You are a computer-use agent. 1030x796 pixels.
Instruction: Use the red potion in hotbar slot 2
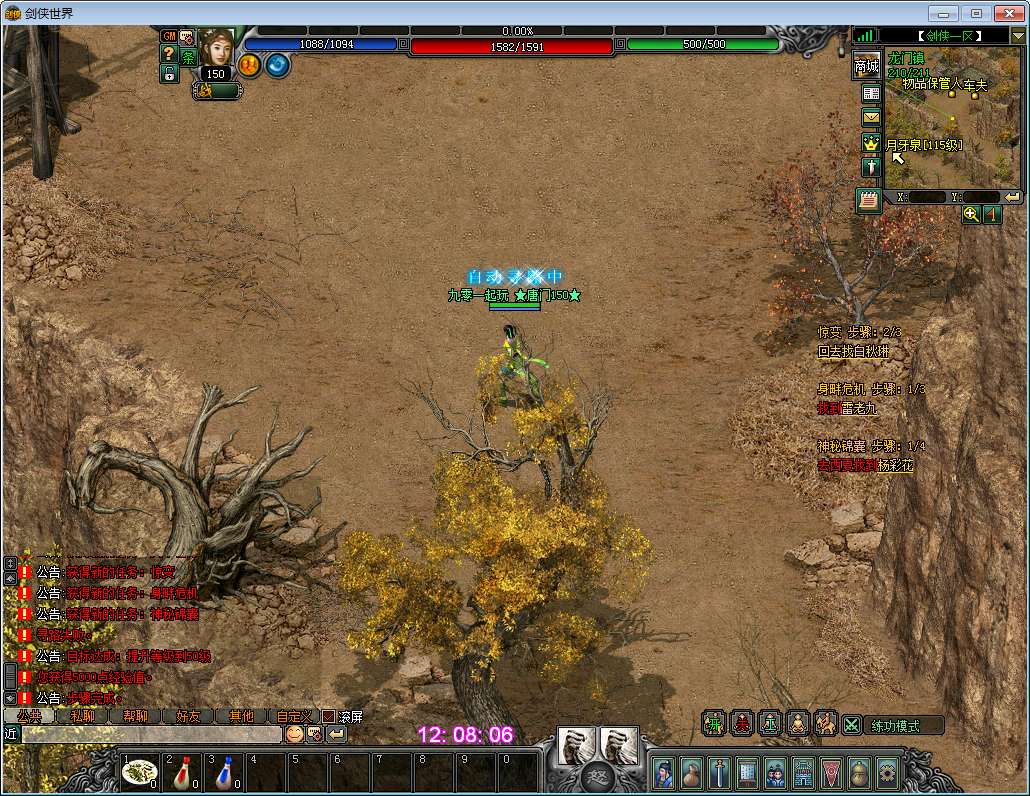[183, 771]
